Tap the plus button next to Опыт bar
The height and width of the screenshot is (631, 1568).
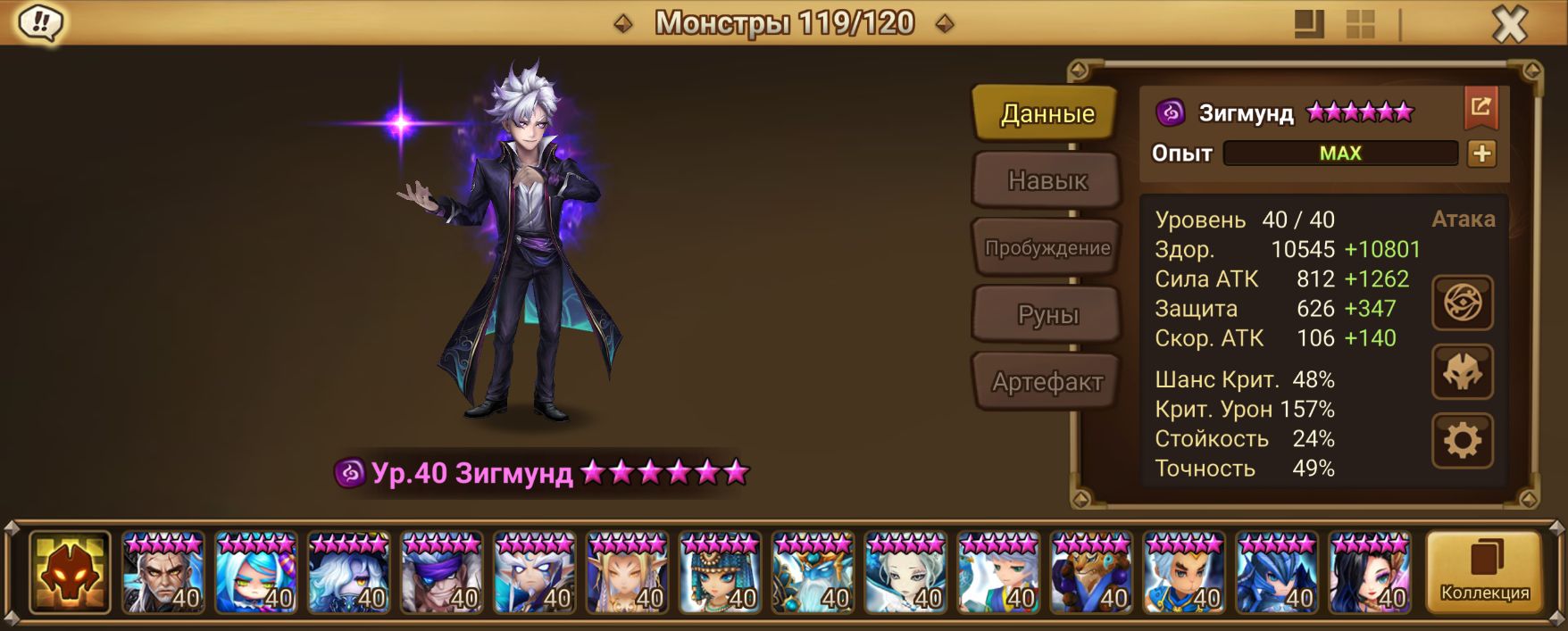click(1481, 154)
